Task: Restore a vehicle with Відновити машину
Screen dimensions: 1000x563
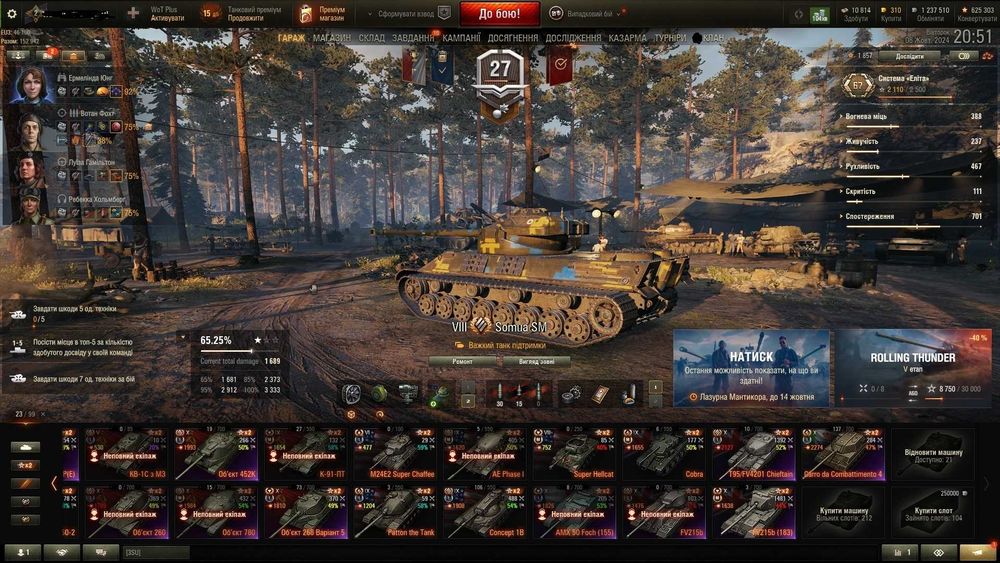Action: pyautogui.click(x=931, y=453)
